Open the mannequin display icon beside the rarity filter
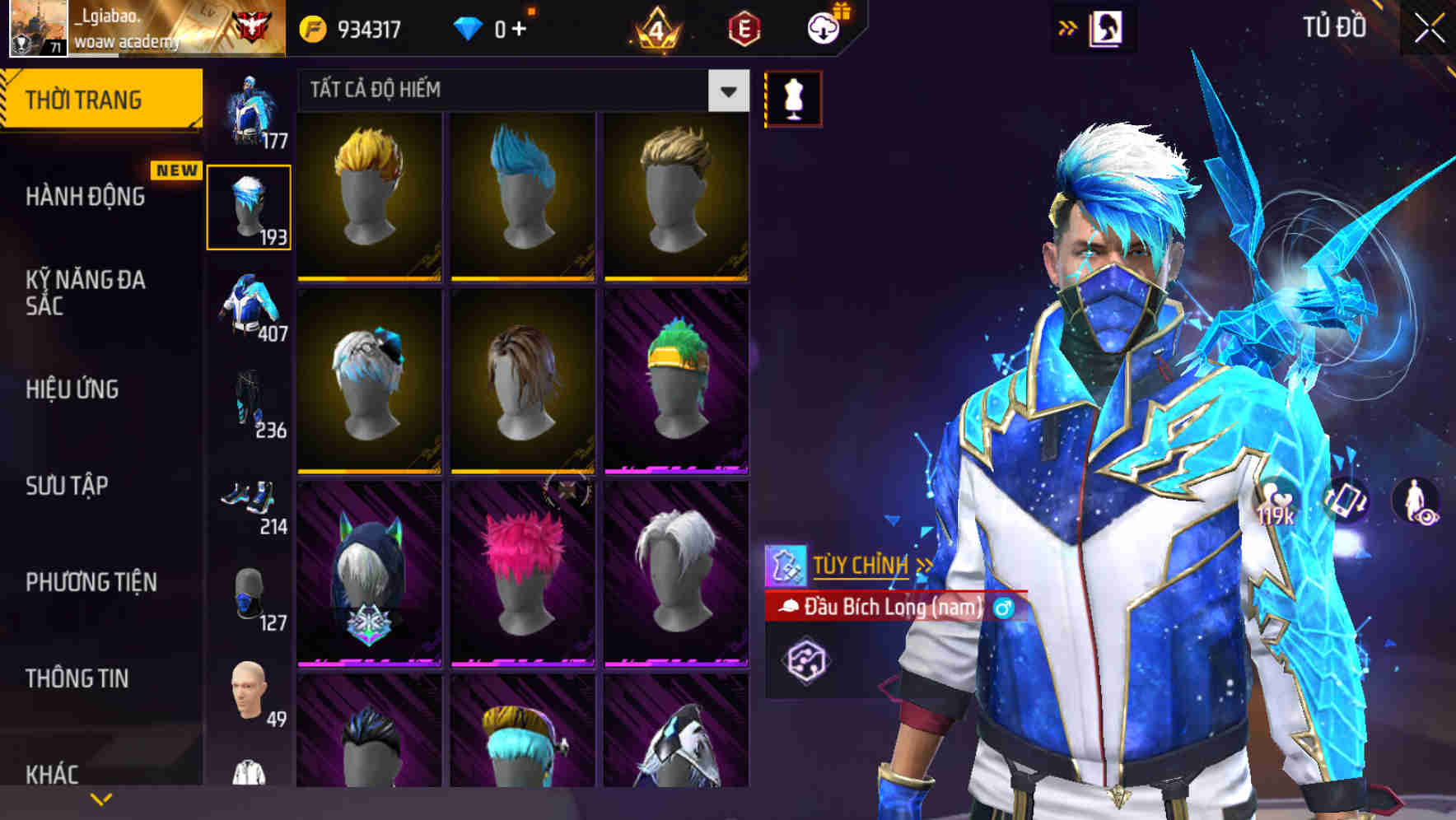The width and height of the screenshot is (1456, 820). click(x=792, y=96)
